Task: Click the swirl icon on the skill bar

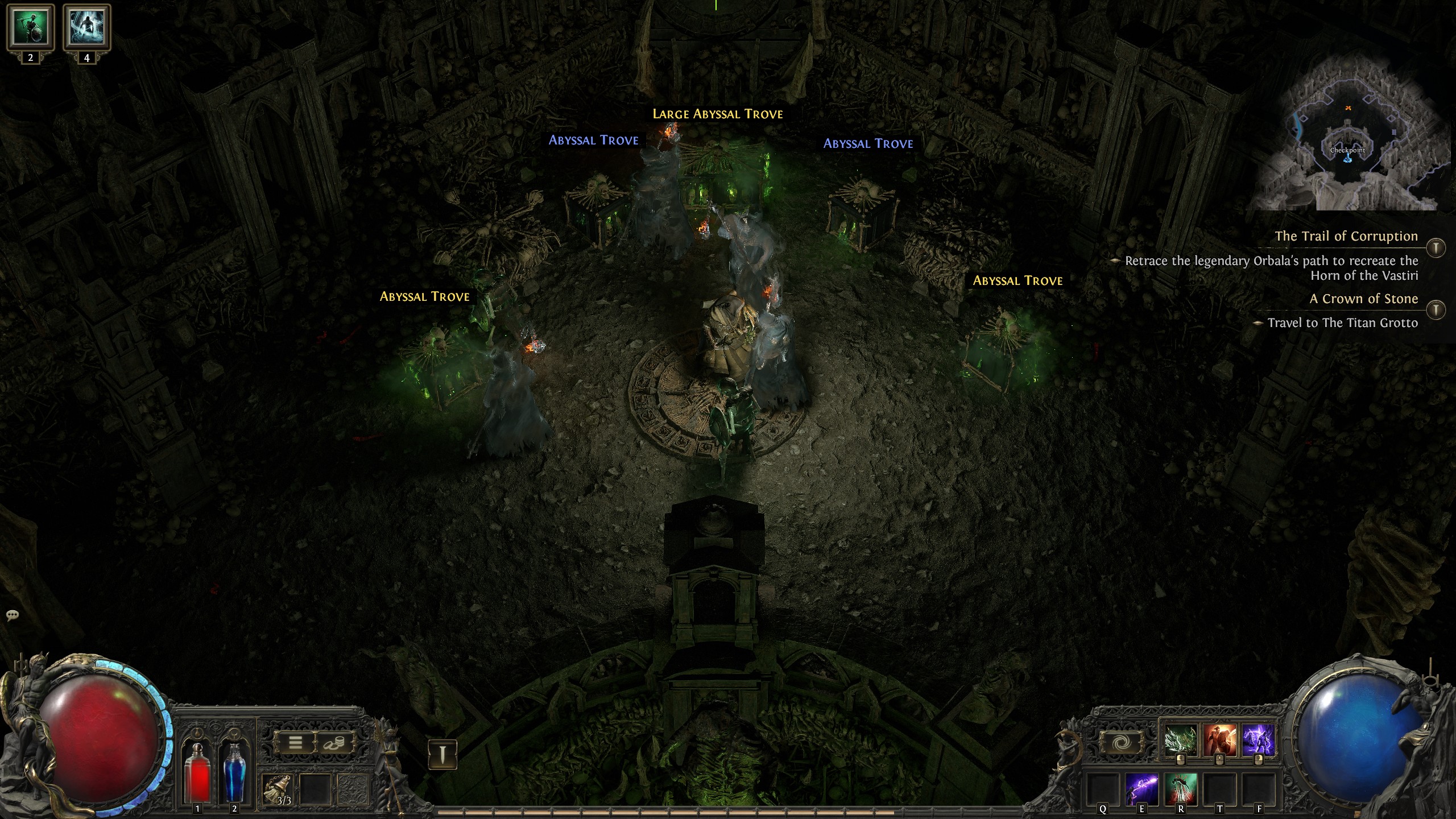Action: coord(1120,743)
